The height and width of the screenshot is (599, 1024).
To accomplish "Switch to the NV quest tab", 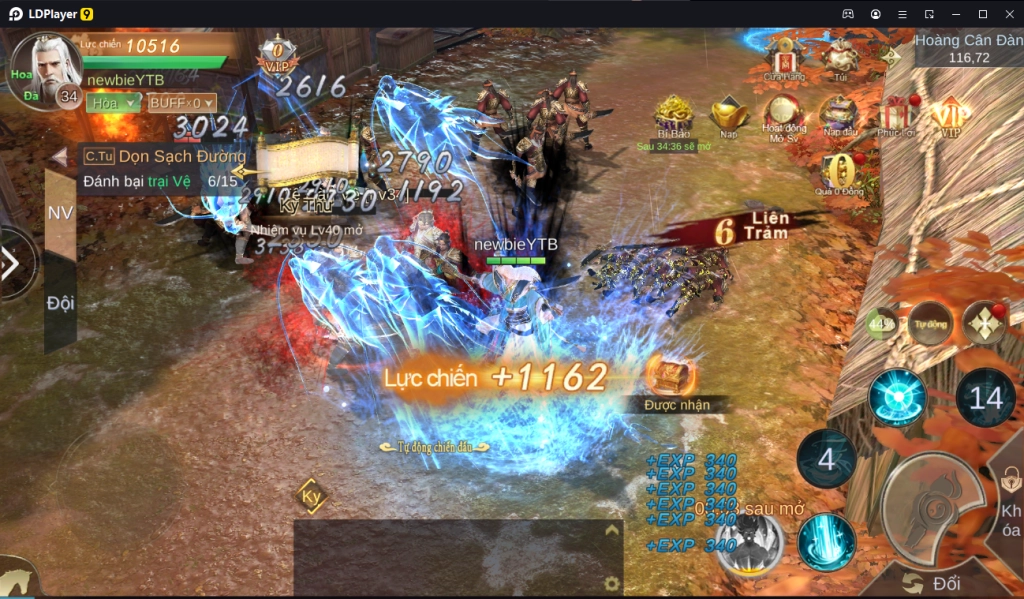I will tap(60, 213).
